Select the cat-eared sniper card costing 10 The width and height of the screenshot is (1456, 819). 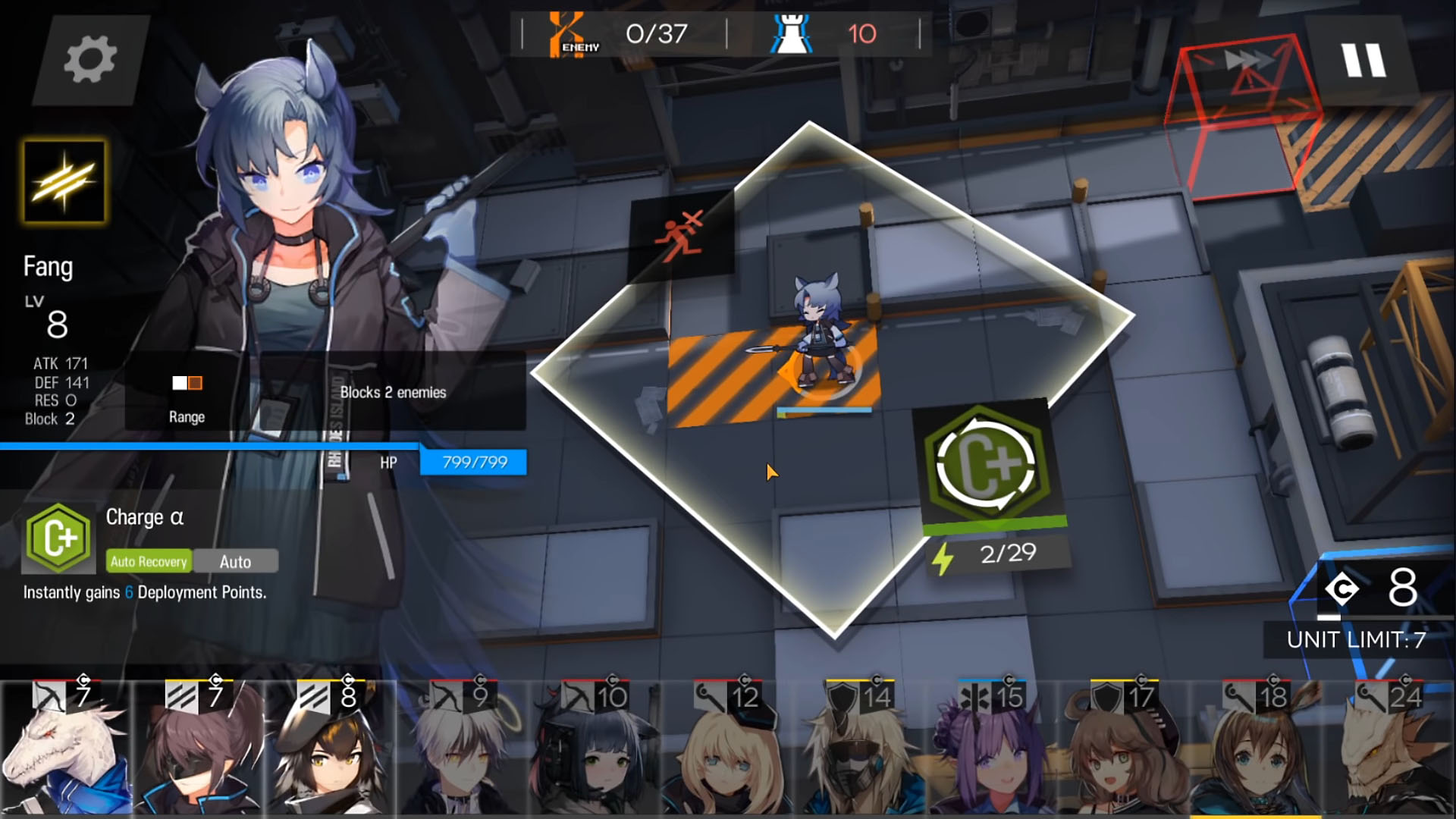[x=595, y=751]
